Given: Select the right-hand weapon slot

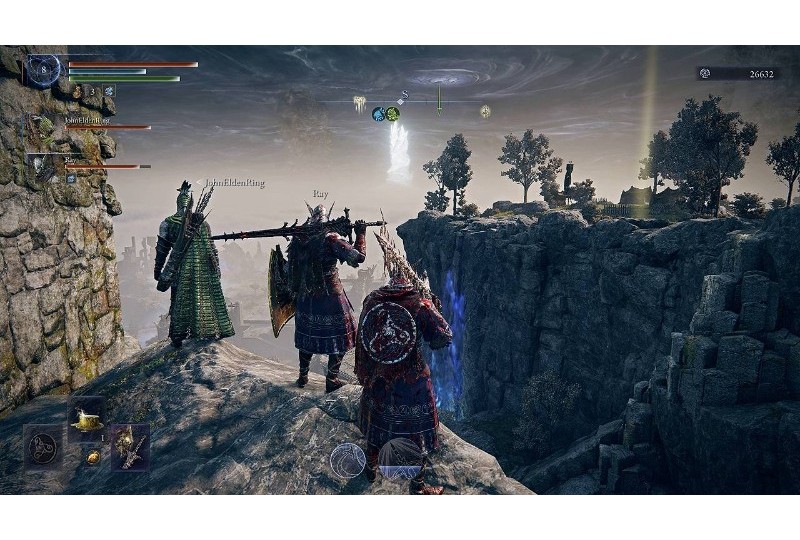Looking at the screenshot, I should point(130,447).
